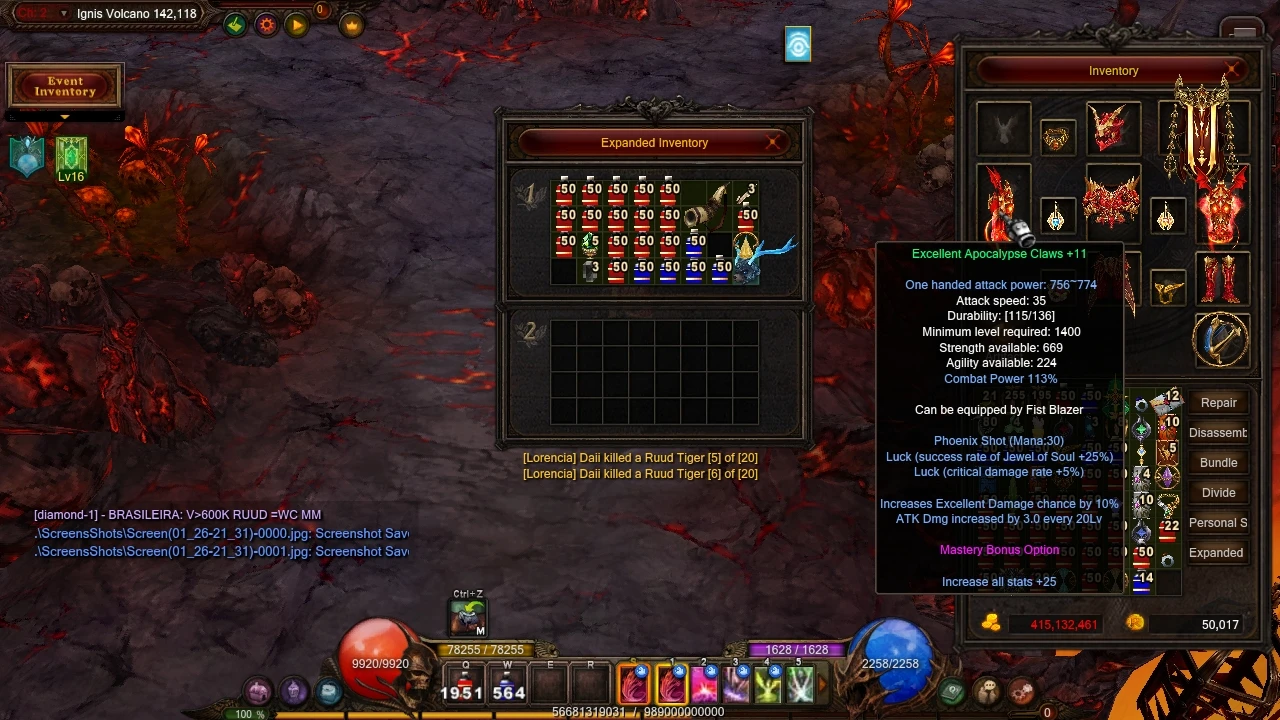The height and width of the screenshot is (720, 1280).
Task: Open the server channel dropdown arrow
Action: click(x=64, y=14)
